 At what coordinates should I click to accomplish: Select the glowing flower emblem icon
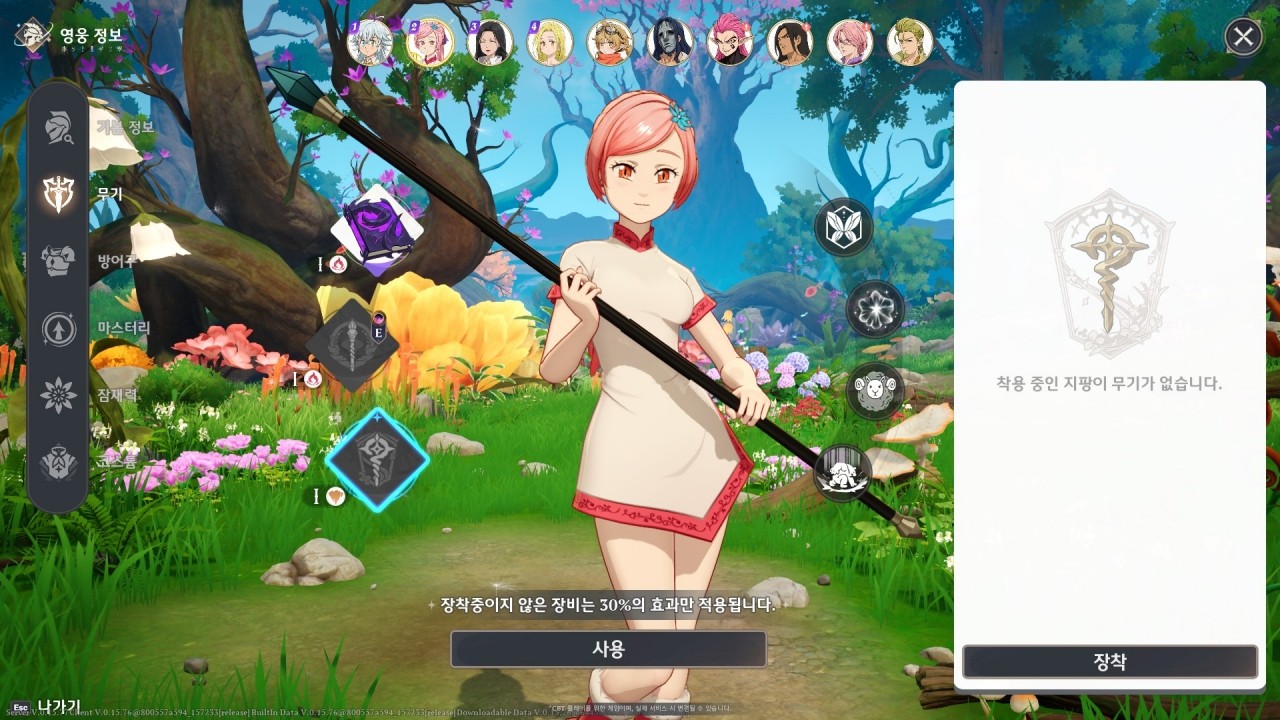pyautogui.click(x=874, y=309)
